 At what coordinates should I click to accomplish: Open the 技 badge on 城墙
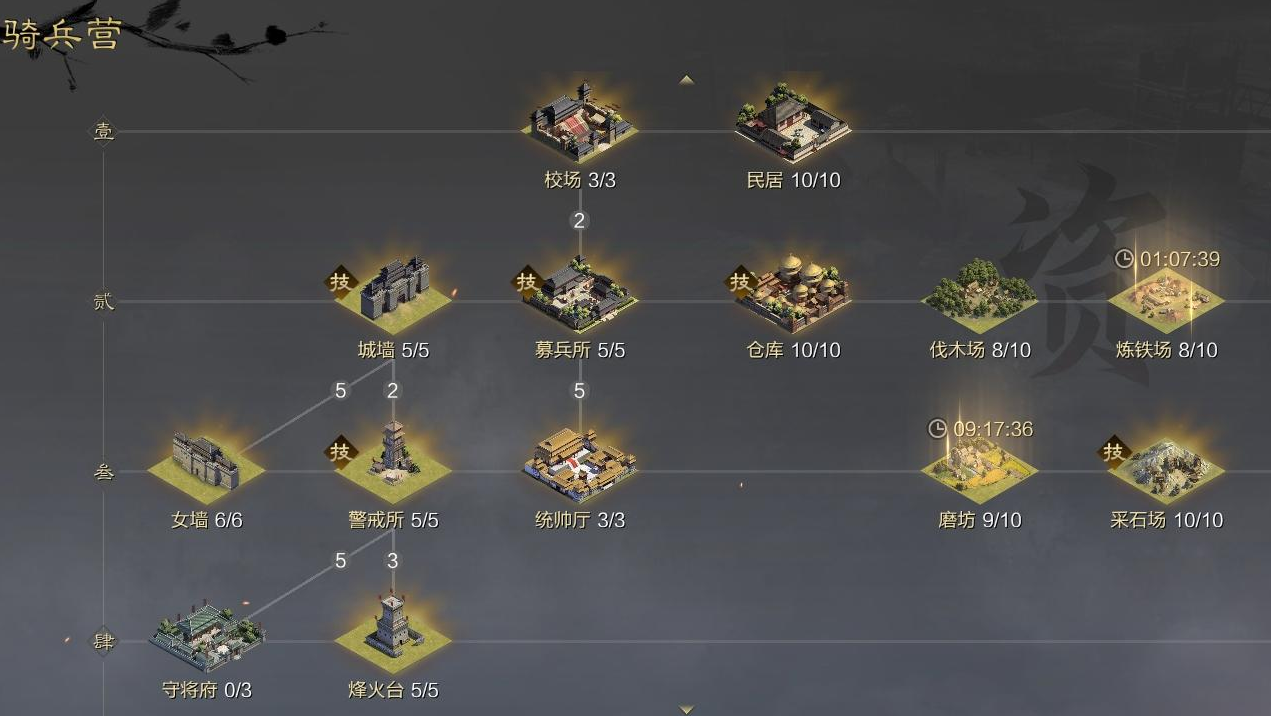click(340, 282)
